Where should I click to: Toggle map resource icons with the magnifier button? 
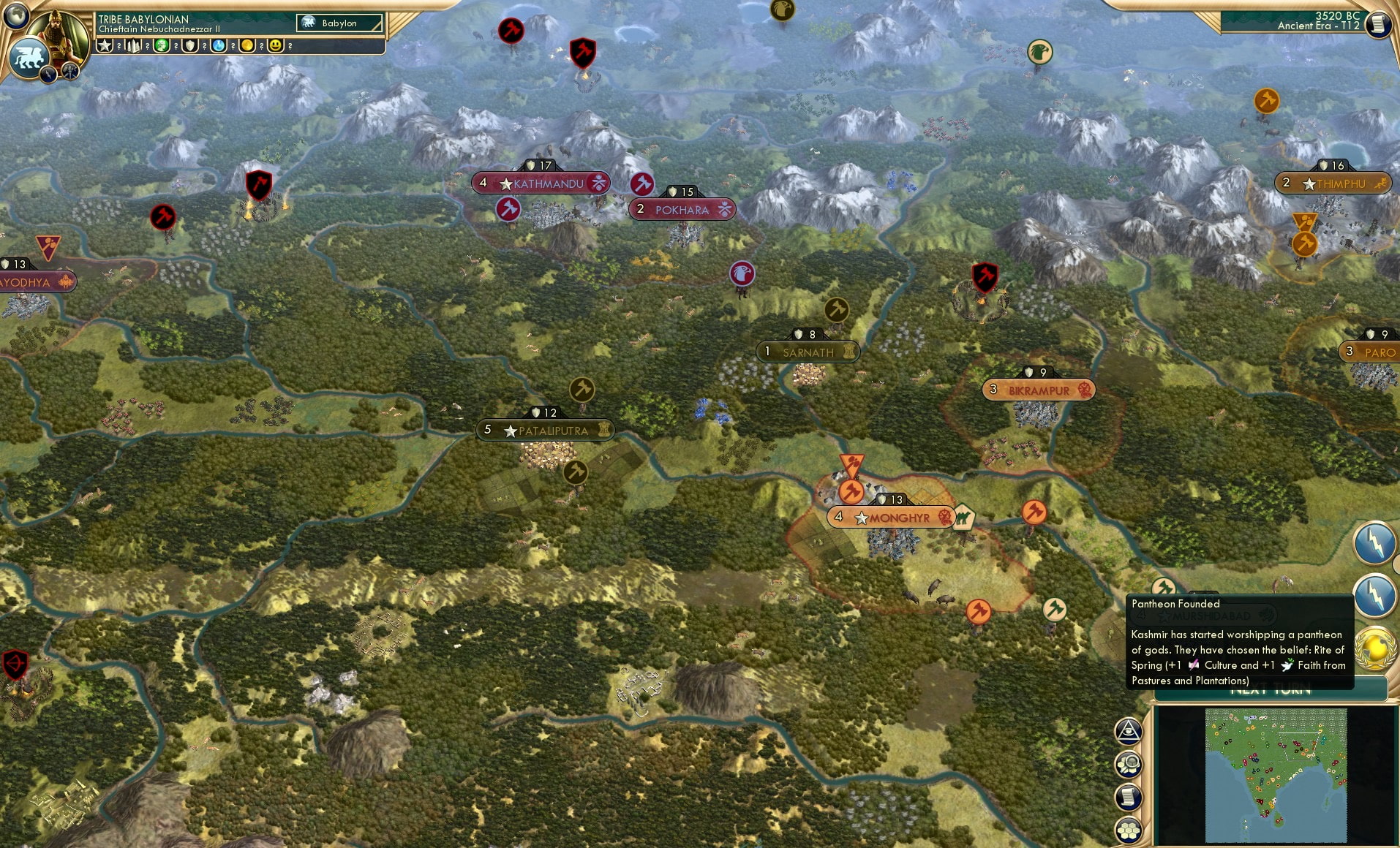[1129, 765]
